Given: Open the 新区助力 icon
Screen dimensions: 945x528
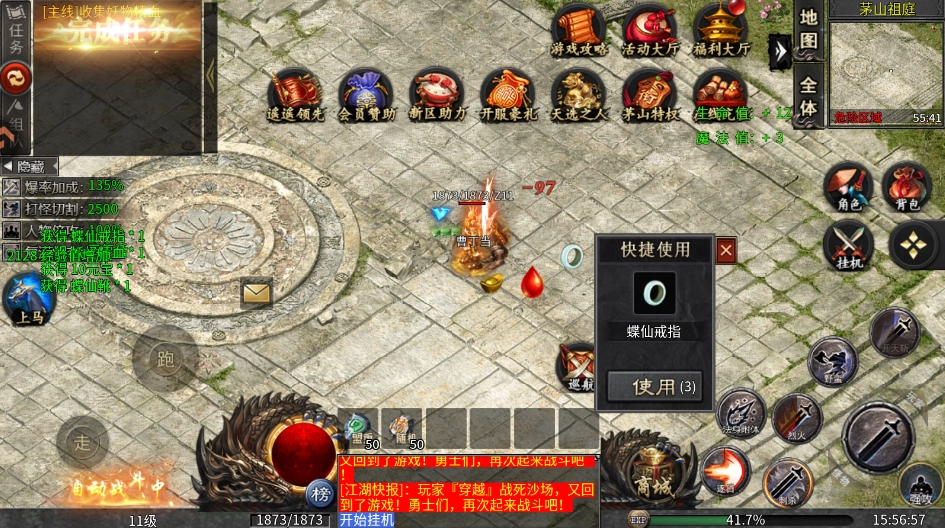Looking at the screenshot, I should click(437, 94).
